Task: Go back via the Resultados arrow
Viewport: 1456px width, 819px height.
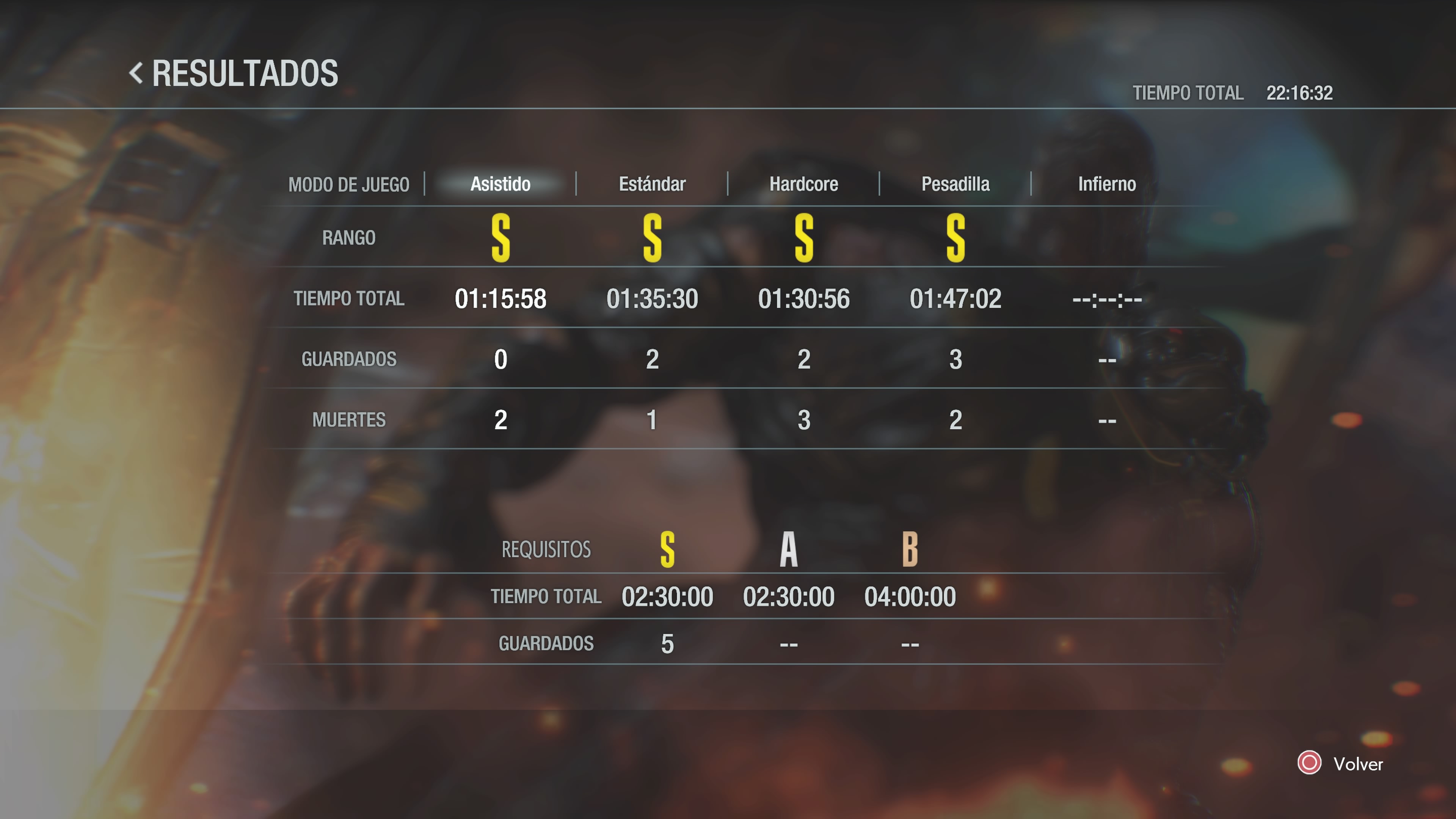Action: (136, 74)
